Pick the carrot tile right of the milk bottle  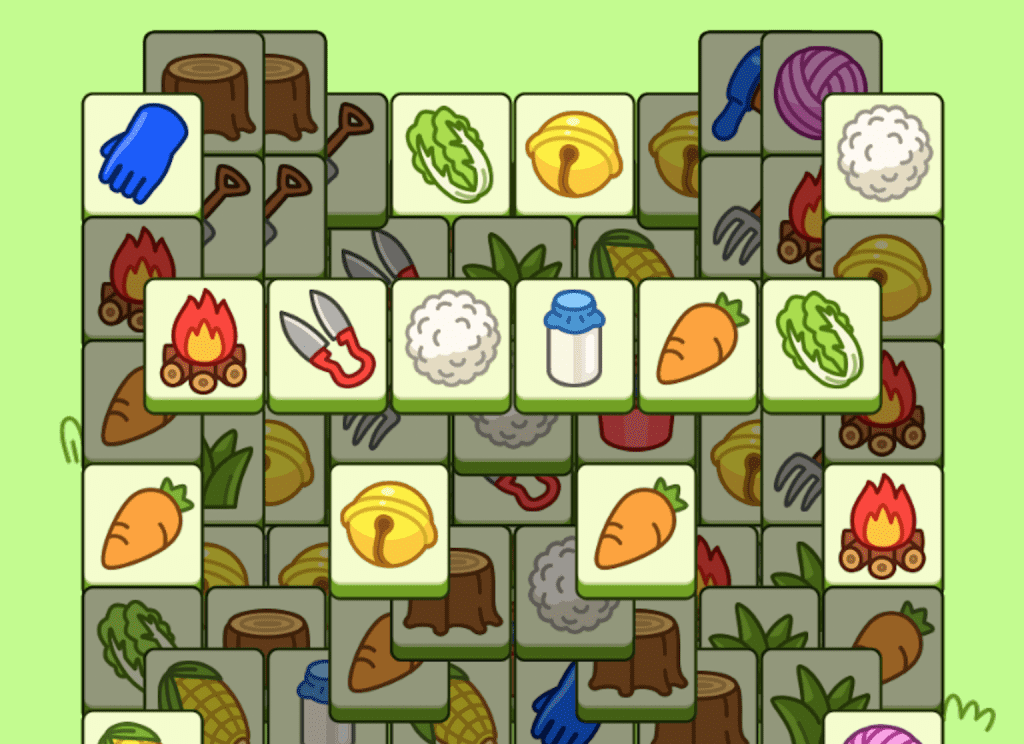coord(698,340)
